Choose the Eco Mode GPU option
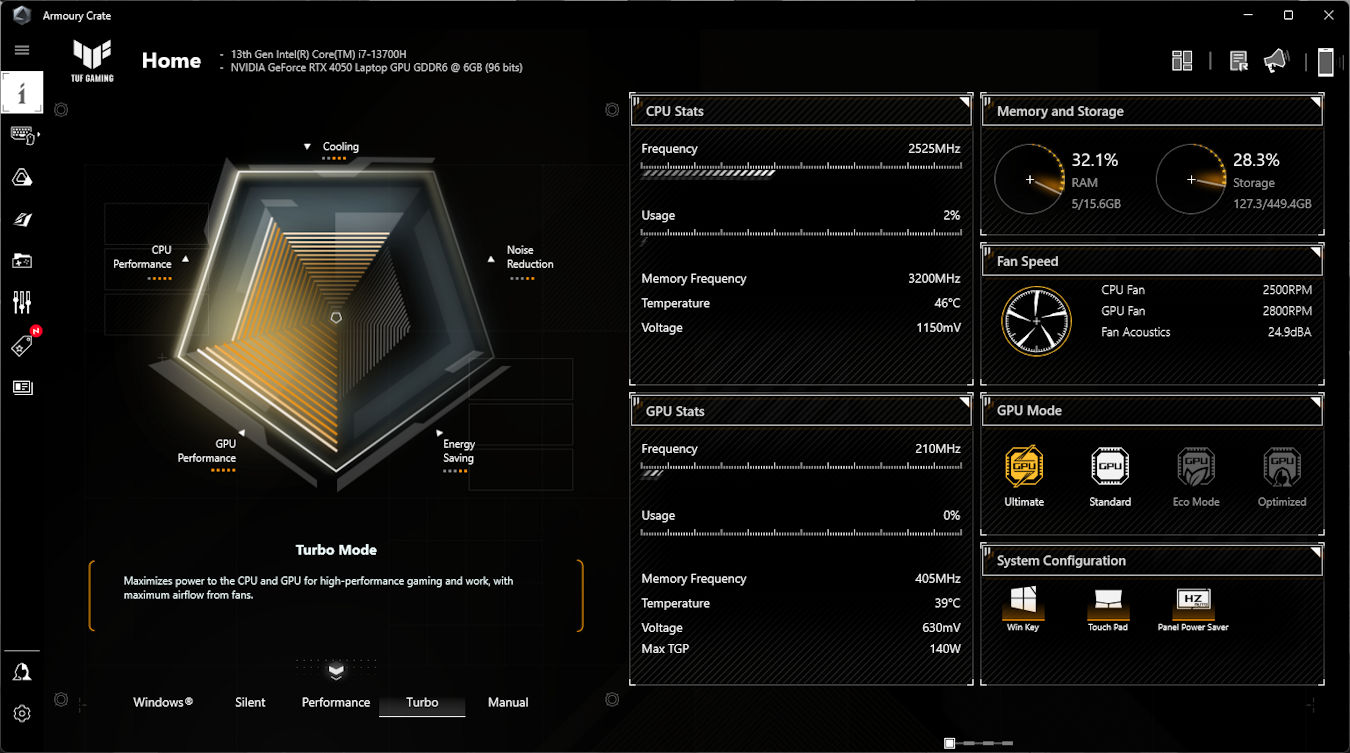Image resolution: width=1350 pixels, height=753 pixels. (x=1196, y=477)
